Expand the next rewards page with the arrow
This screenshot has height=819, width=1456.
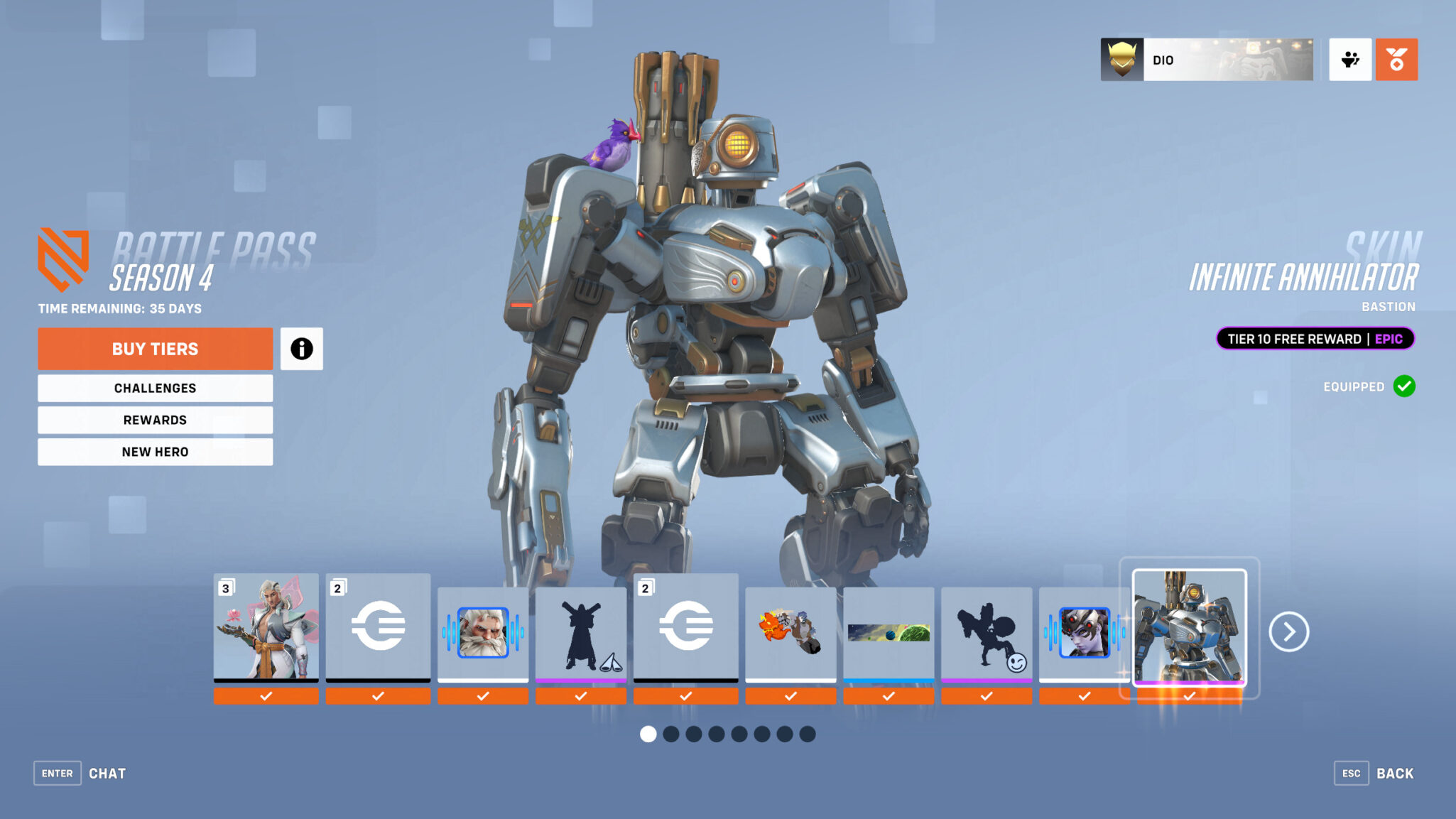point(1291,631)
